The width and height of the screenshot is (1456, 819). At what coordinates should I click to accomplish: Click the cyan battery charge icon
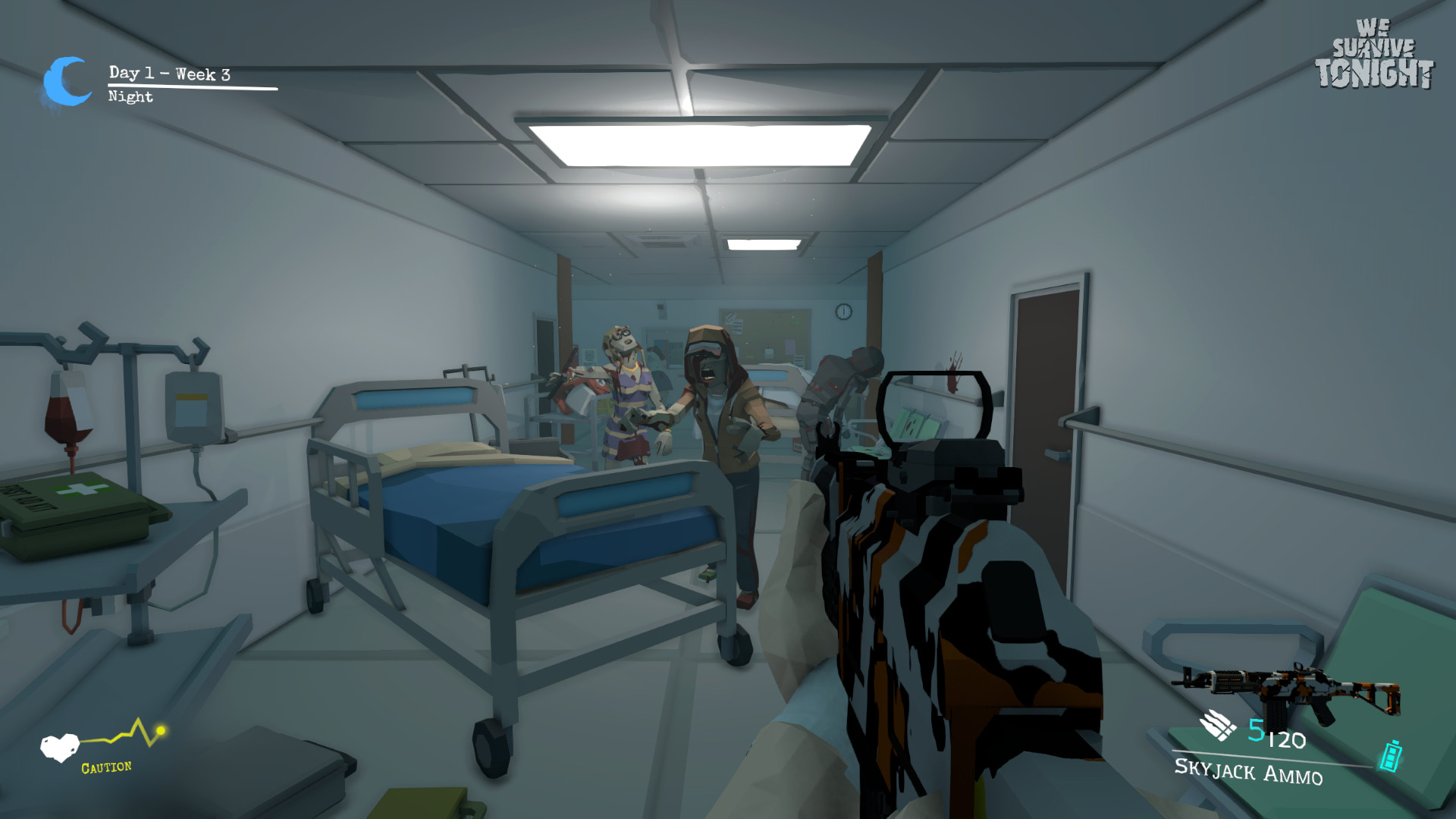point(1390,755)
